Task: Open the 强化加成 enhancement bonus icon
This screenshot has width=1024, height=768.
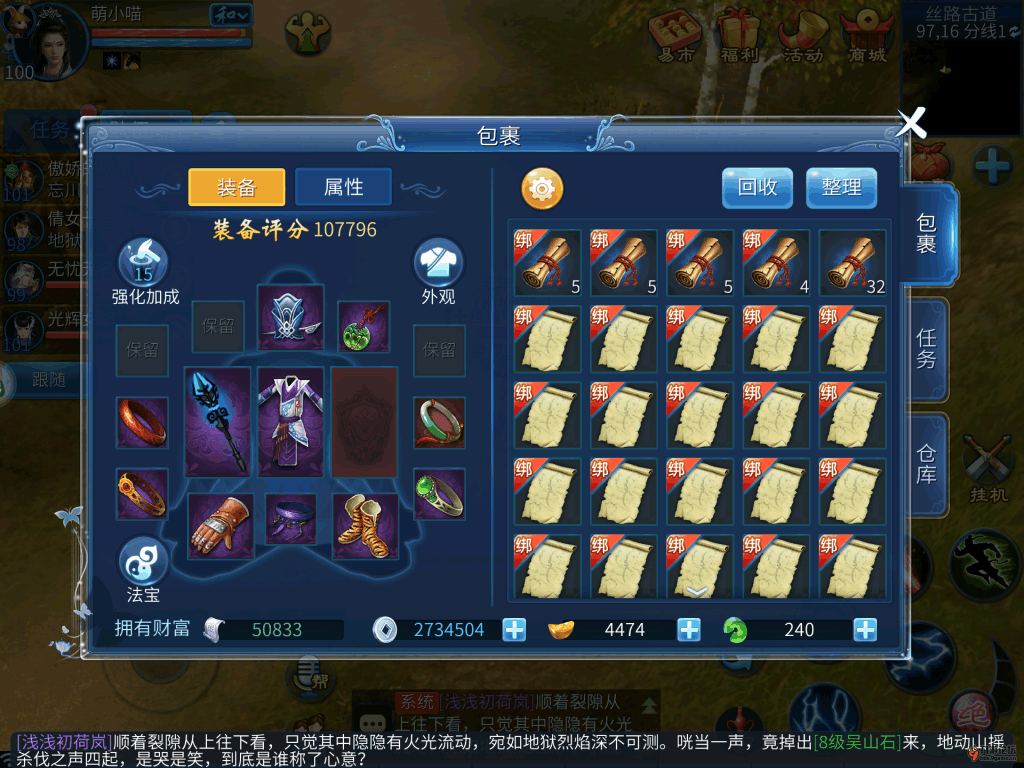Action: [143, 263]
